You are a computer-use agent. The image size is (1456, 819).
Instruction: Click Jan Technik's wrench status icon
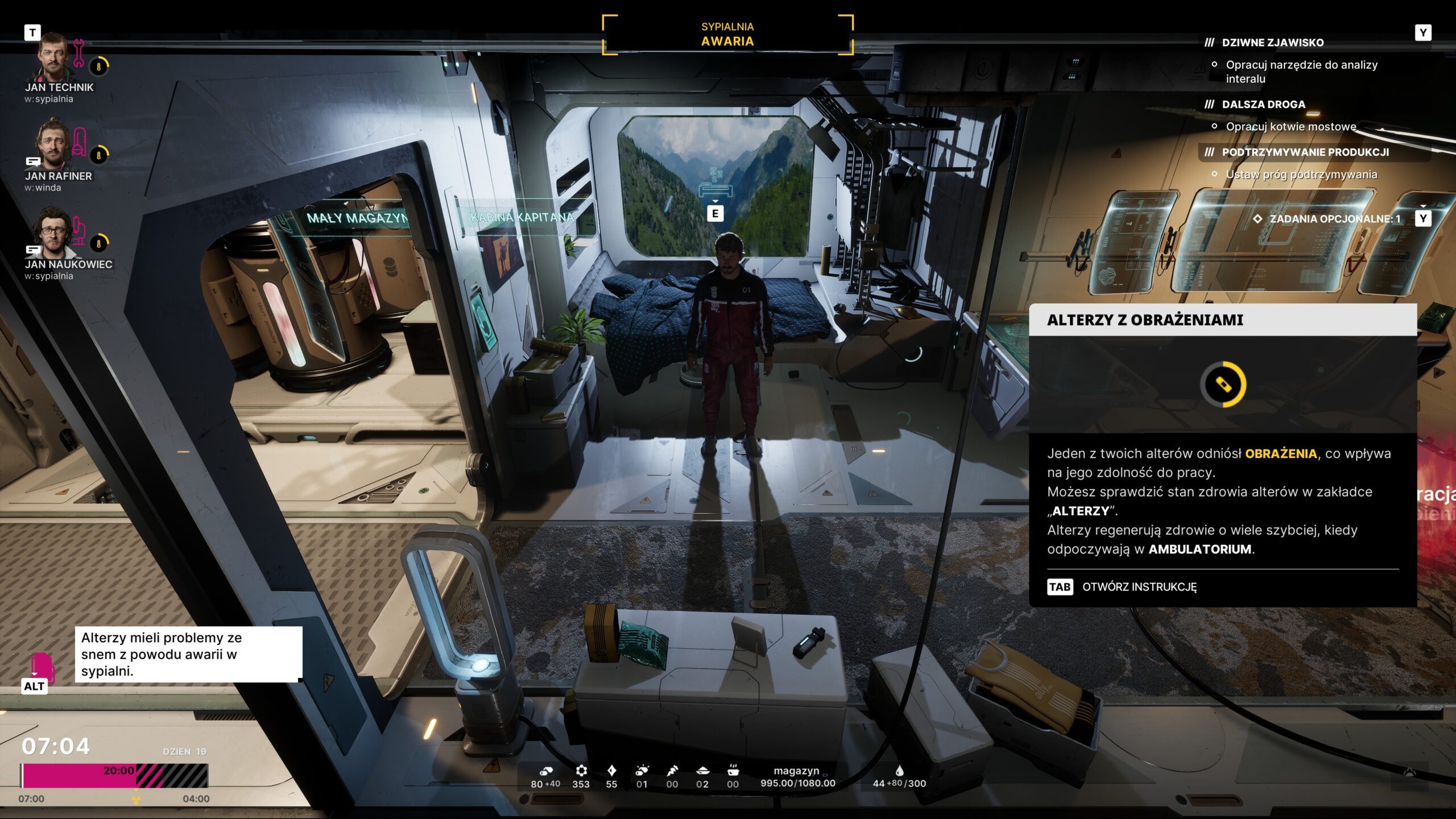click(x=79, y=52)
